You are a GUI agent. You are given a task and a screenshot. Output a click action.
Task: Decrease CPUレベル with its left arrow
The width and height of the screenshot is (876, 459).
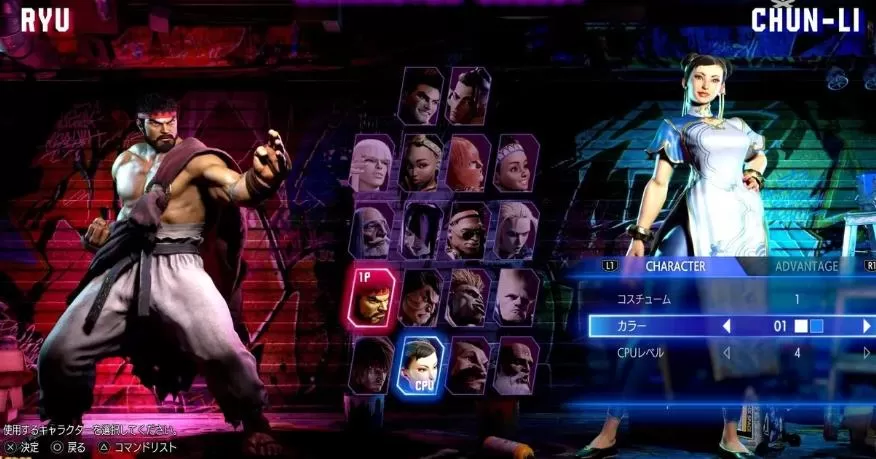click(x=727, y=353)
